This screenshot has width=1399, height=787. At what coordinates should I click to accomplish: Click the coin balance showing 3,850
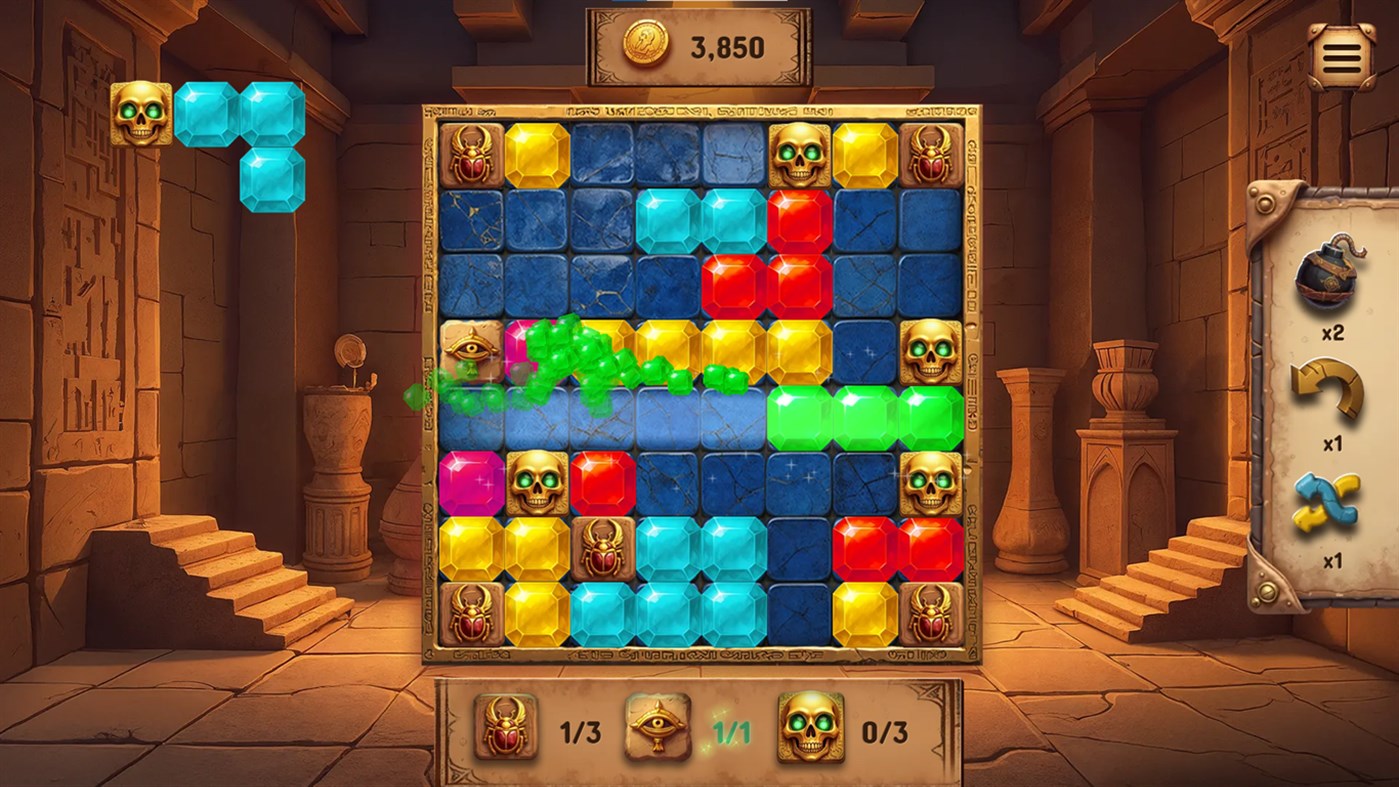pyautogui.click(x=725, y=45)
